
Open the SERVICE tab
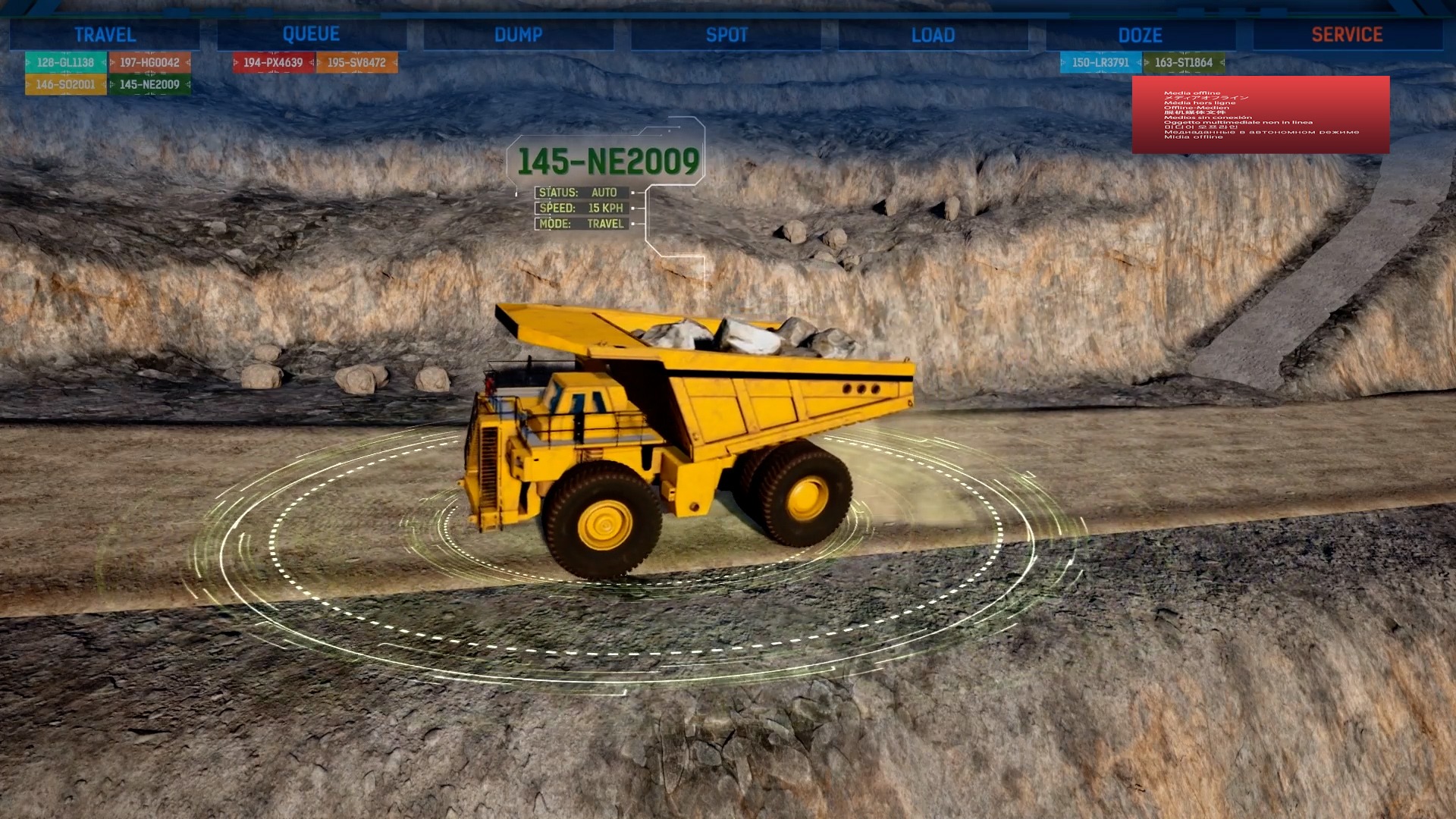[1347, 34]
